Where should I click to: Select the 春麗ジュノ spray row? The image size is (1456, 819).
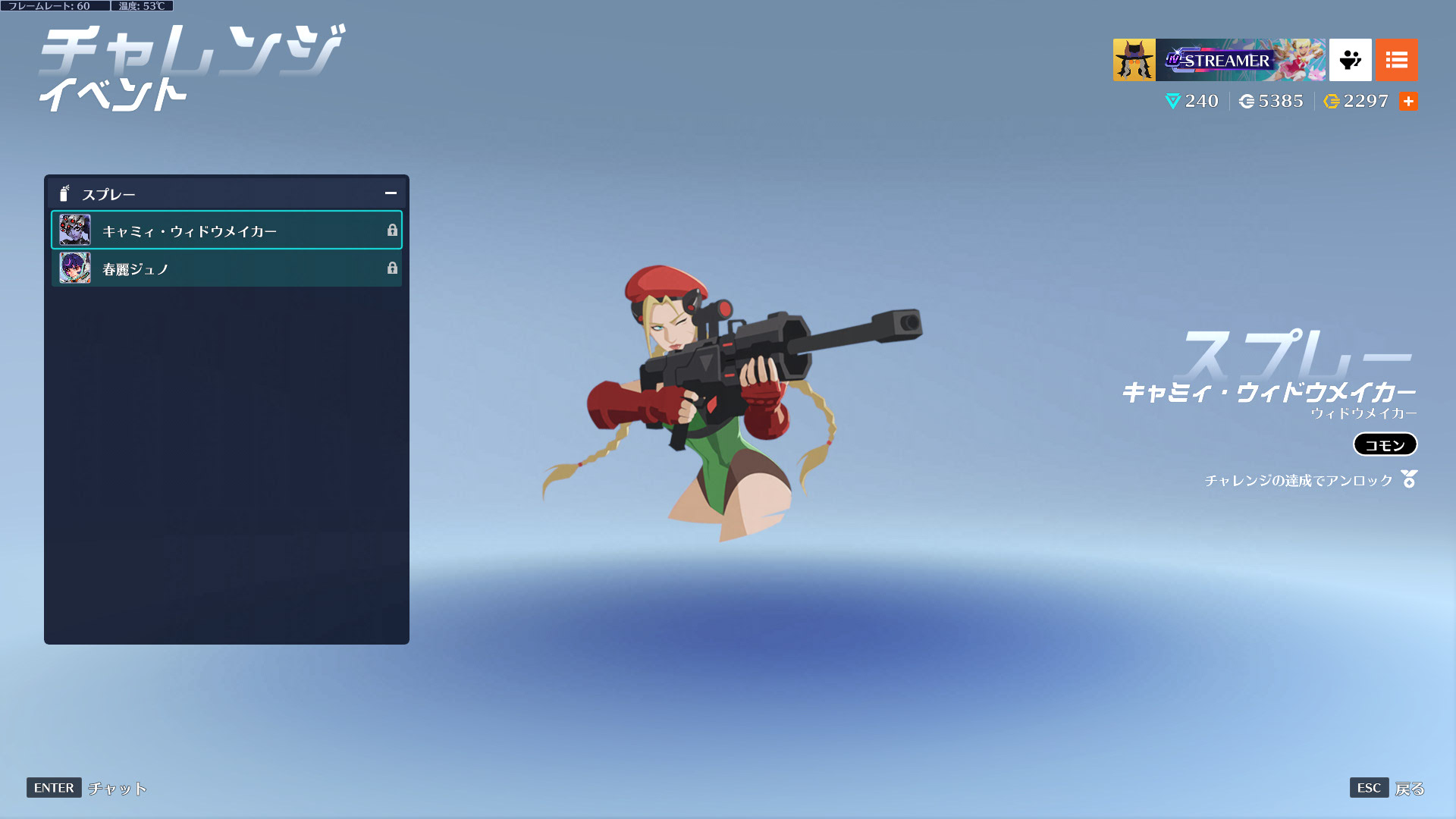click(226, 268)
